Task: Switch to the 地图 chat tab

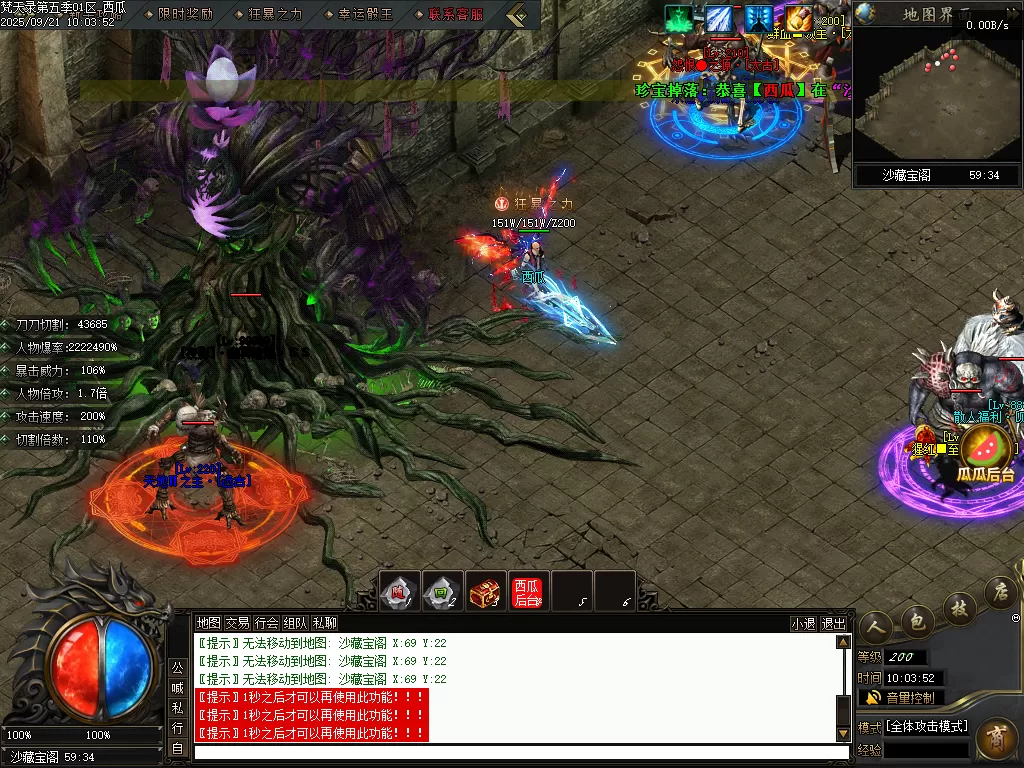Action: click(208, 623)
